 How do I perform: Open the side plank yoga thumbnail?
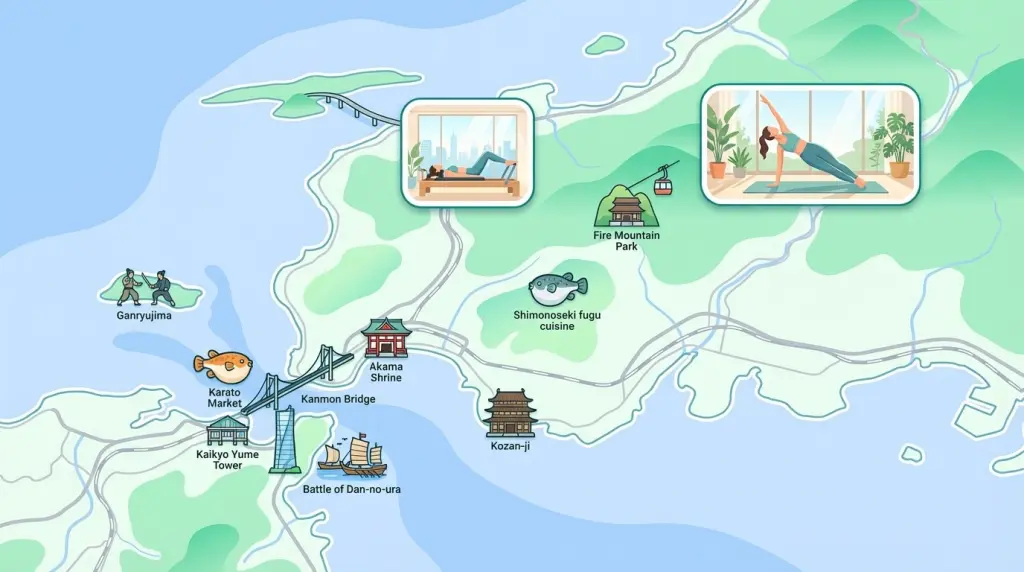(x=809, y=144)
